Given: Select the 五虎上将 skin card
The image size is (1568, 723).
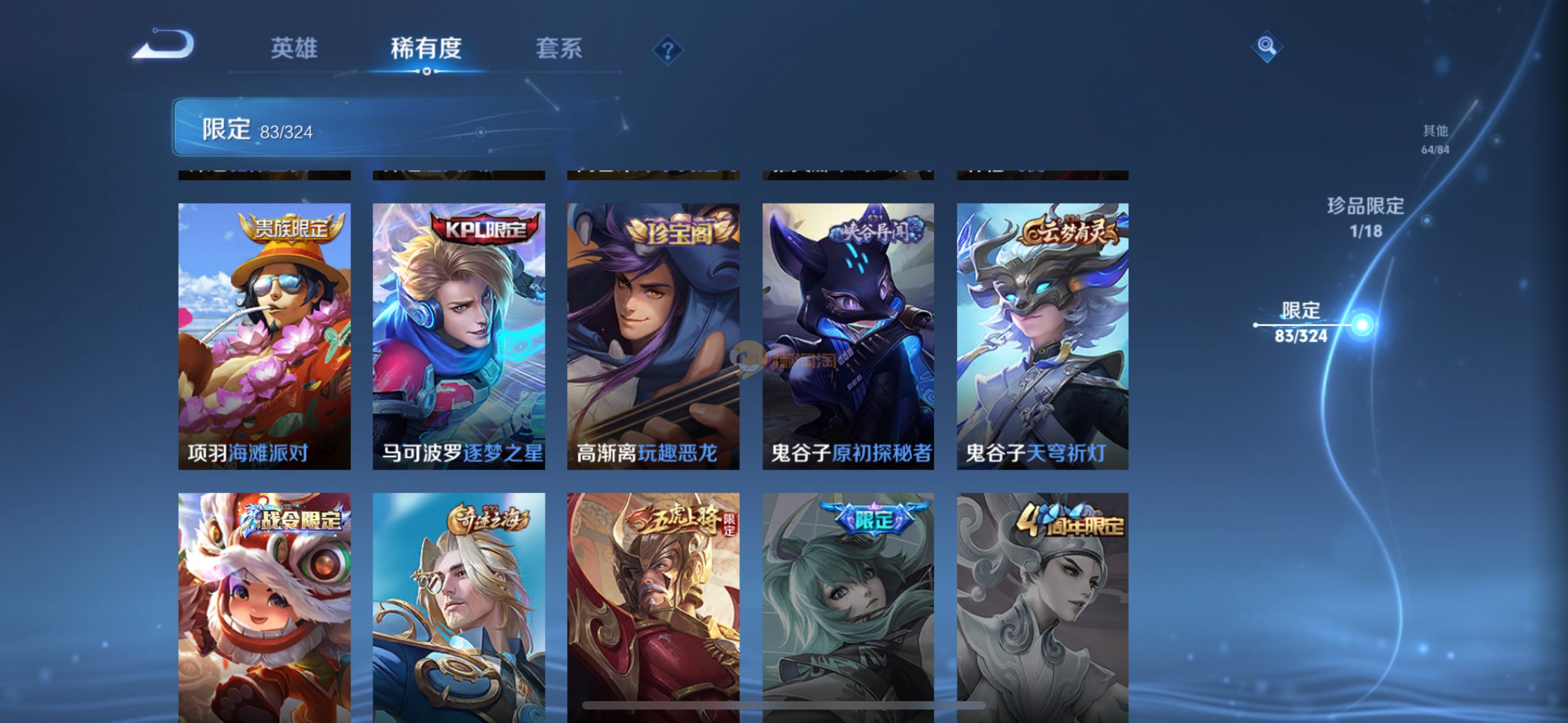Looking at the screenshot, I should [653, 608].
